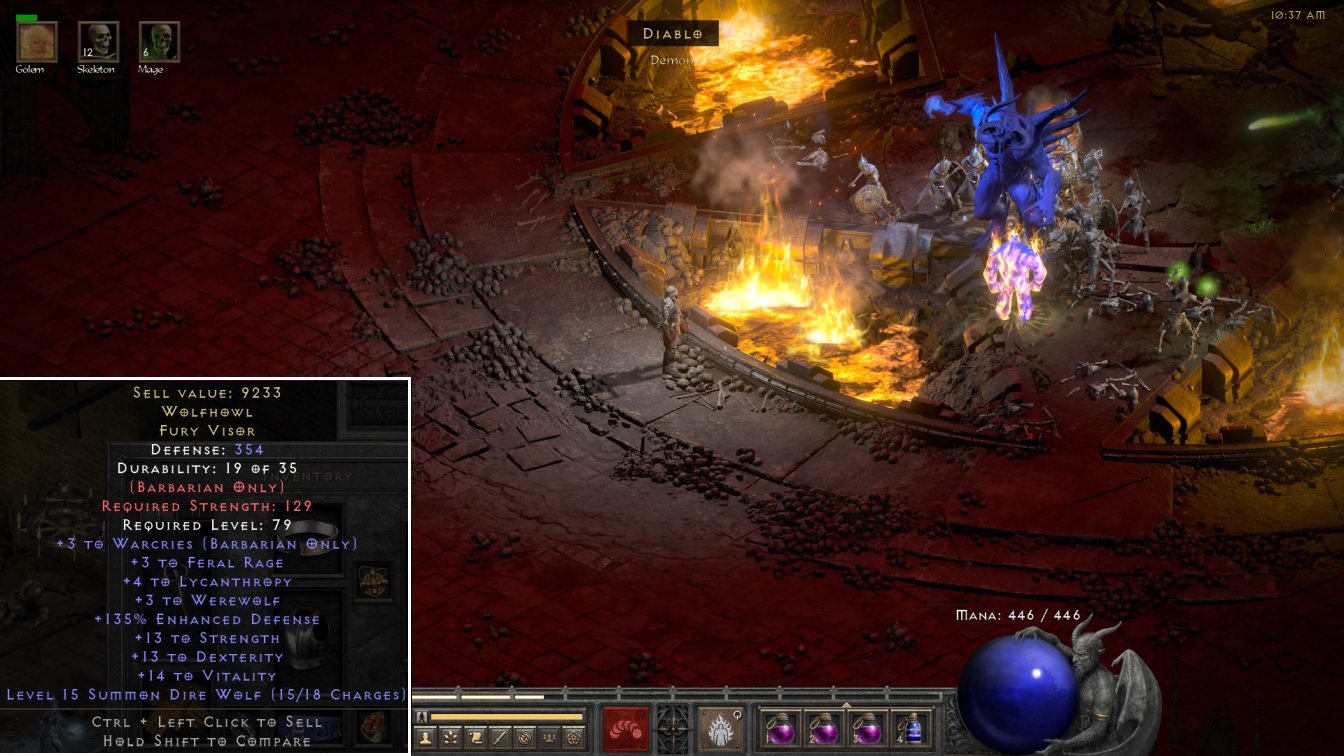The image size is (1344, 756).
Task: Use the purple potion in belt slot 2
Action: [823, 728]
